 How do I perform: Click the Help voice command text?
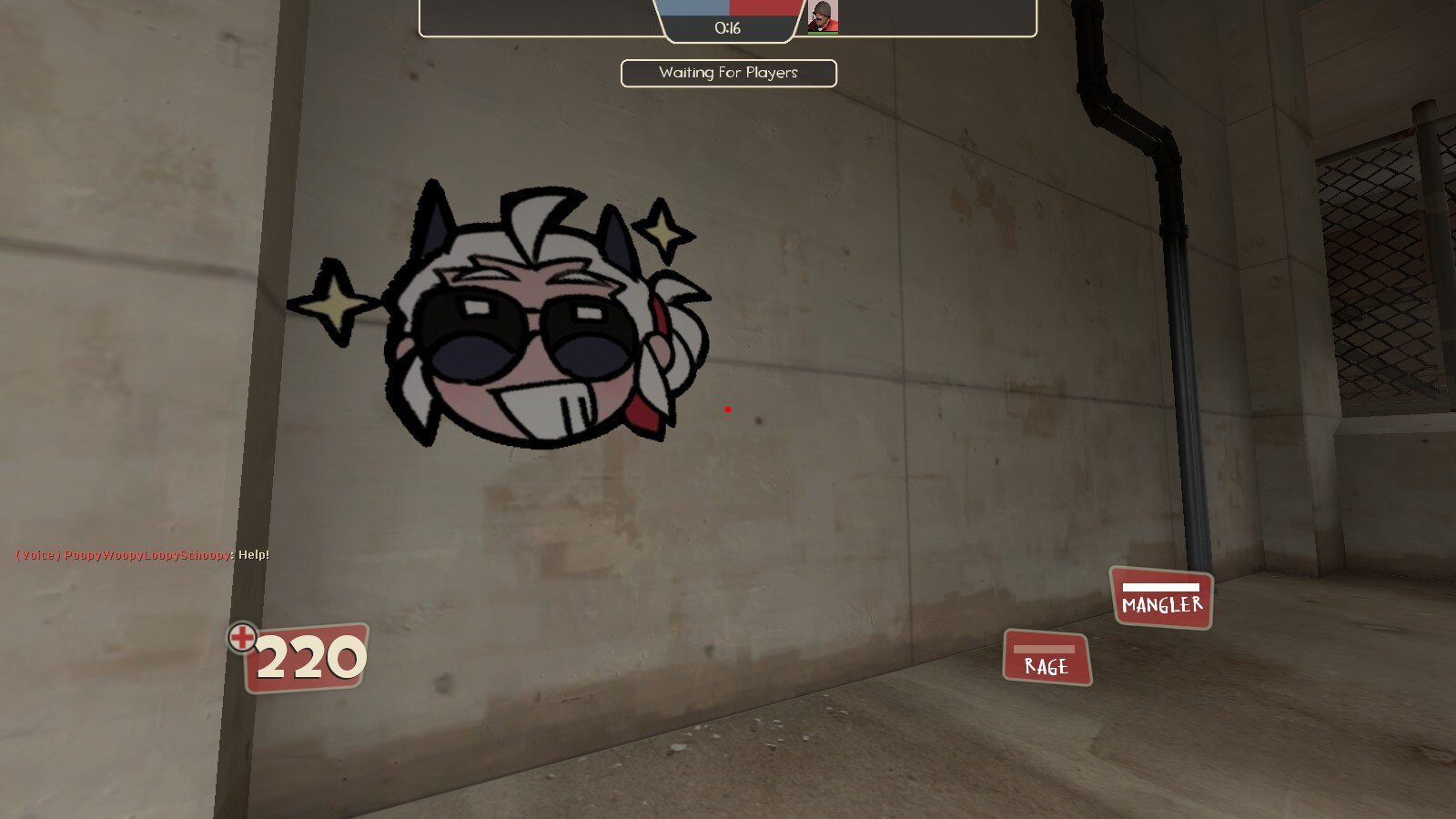tap(253, 552)
